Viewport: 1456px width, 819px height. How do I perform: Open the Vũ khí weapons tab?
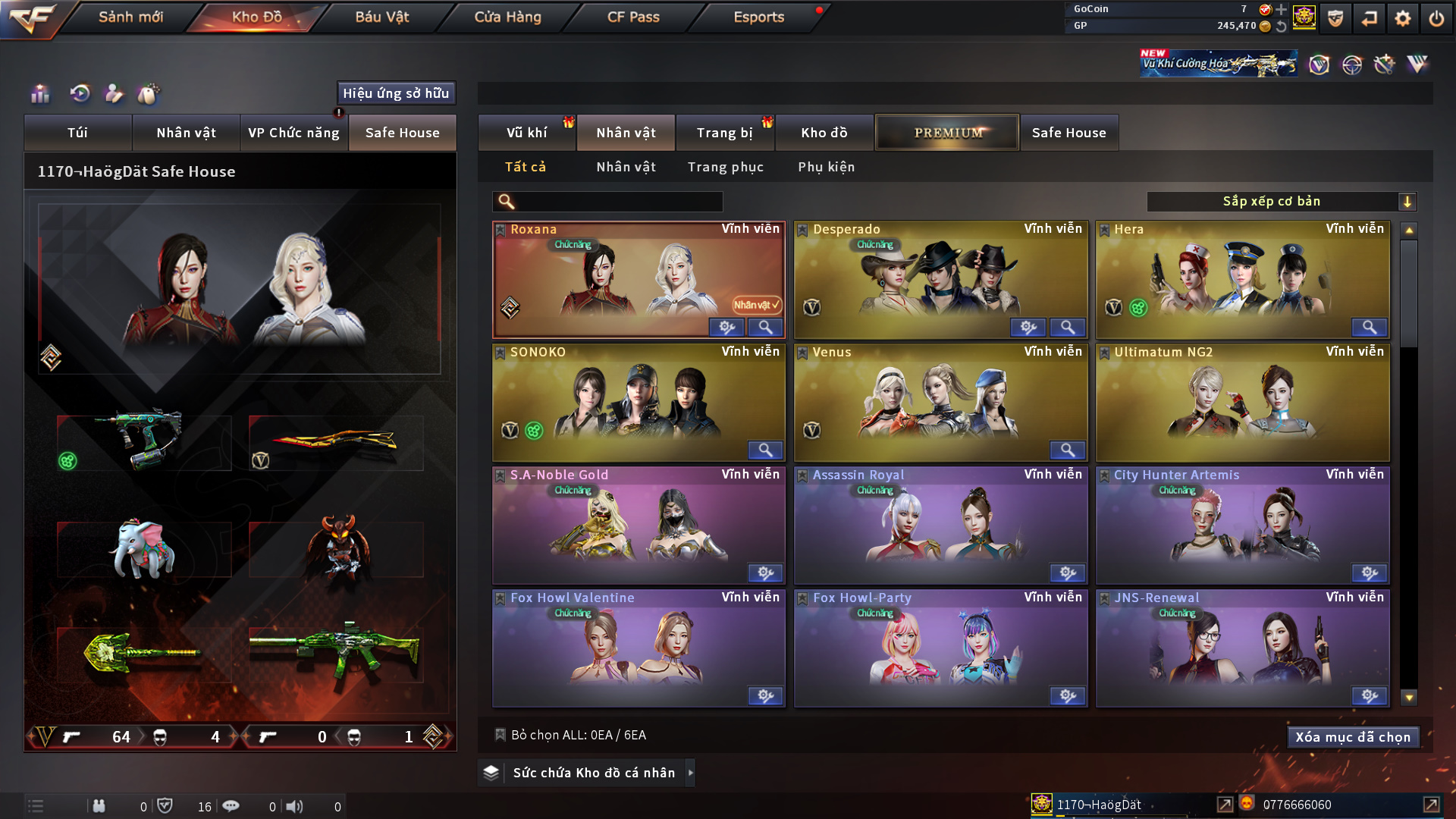tap(526, 133)
